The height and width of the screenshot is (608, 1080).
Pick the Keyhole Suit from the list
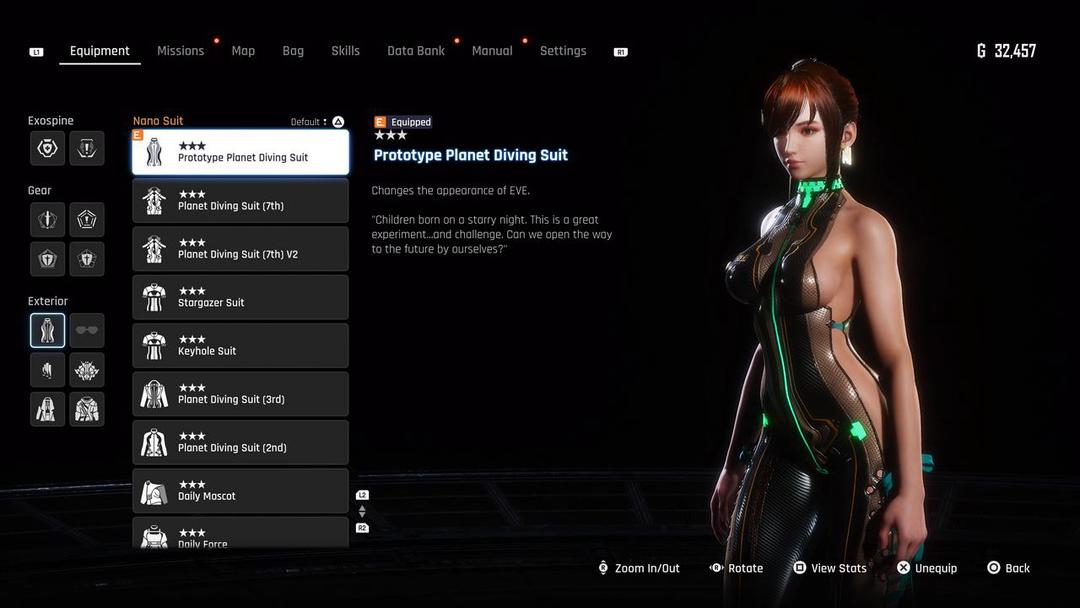tap(241, 346)
